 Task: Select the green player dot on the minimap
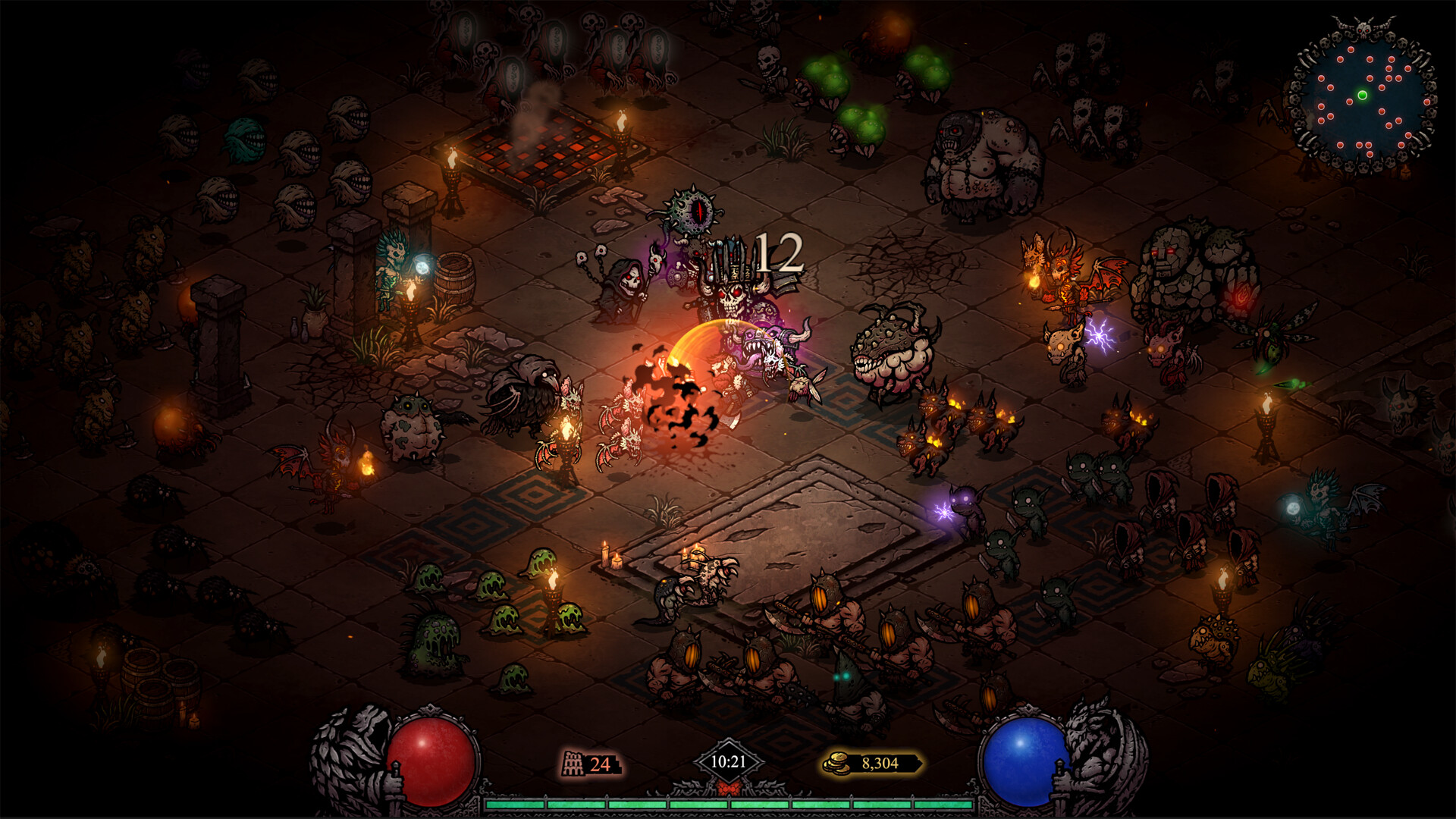(1363, 95)
